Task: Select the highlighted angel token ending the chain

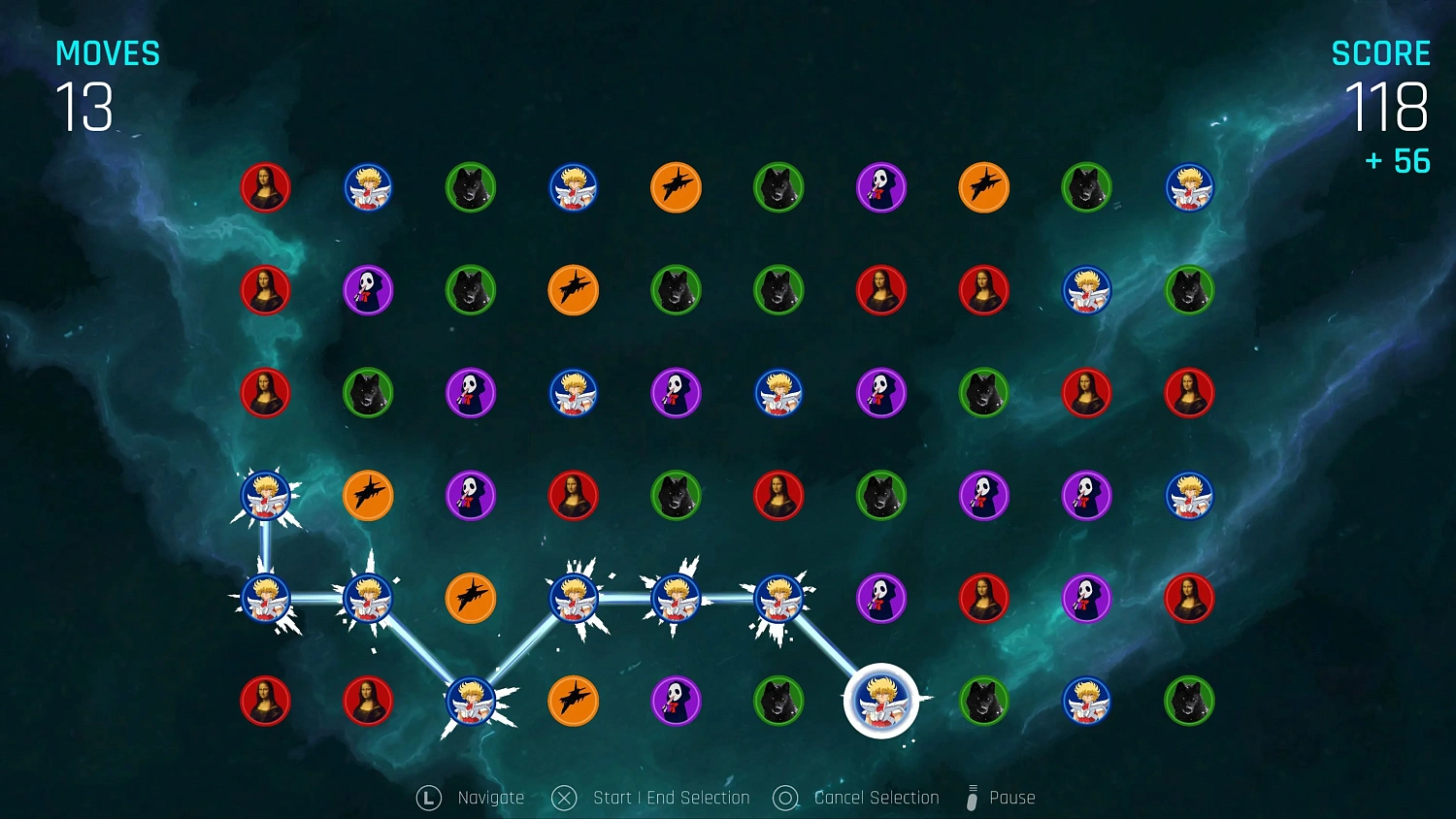Action: click(x=880, y=701)
